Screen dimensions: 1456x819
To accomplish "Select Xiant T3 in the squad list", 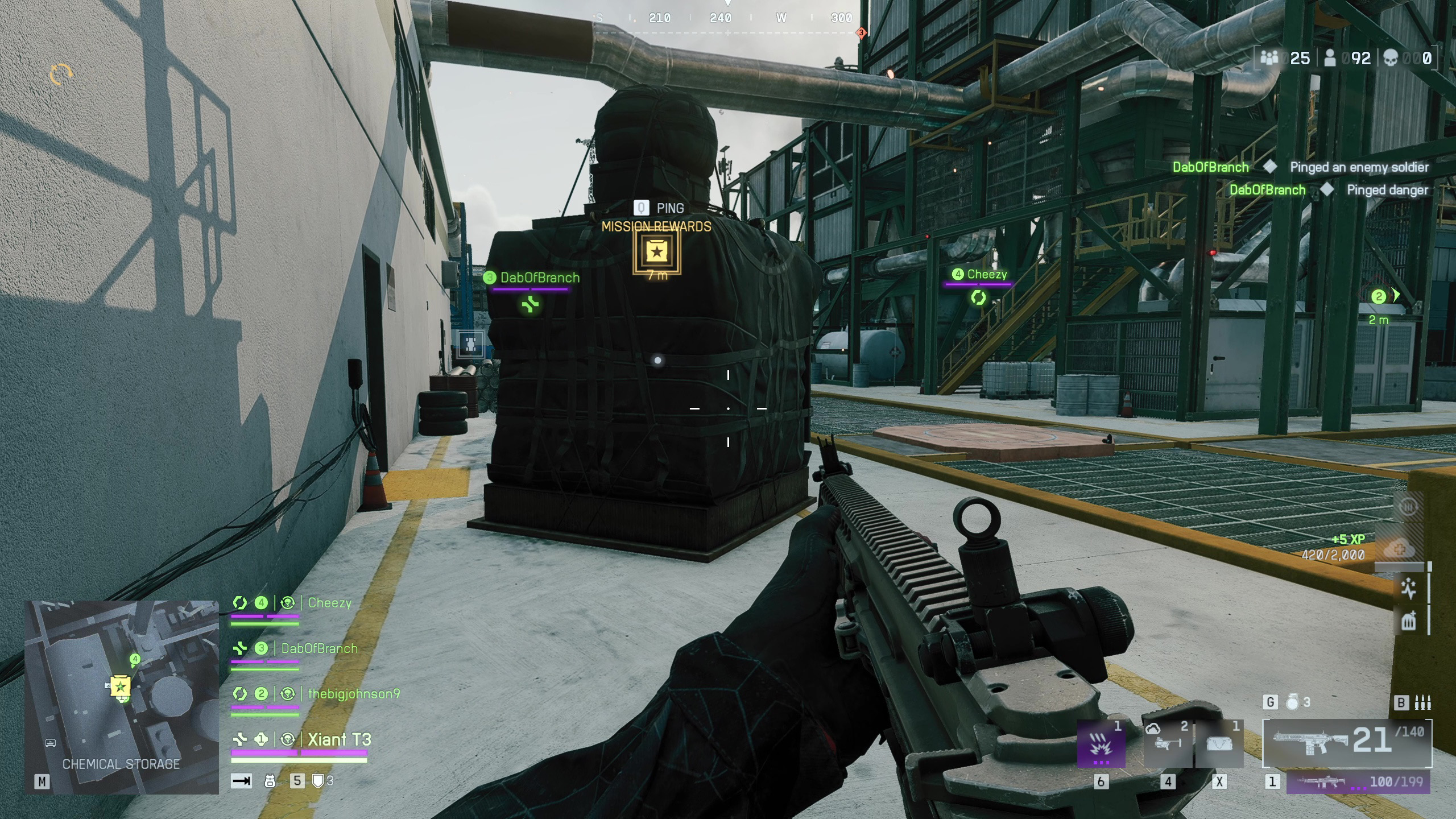I will (x=339, y=739).
